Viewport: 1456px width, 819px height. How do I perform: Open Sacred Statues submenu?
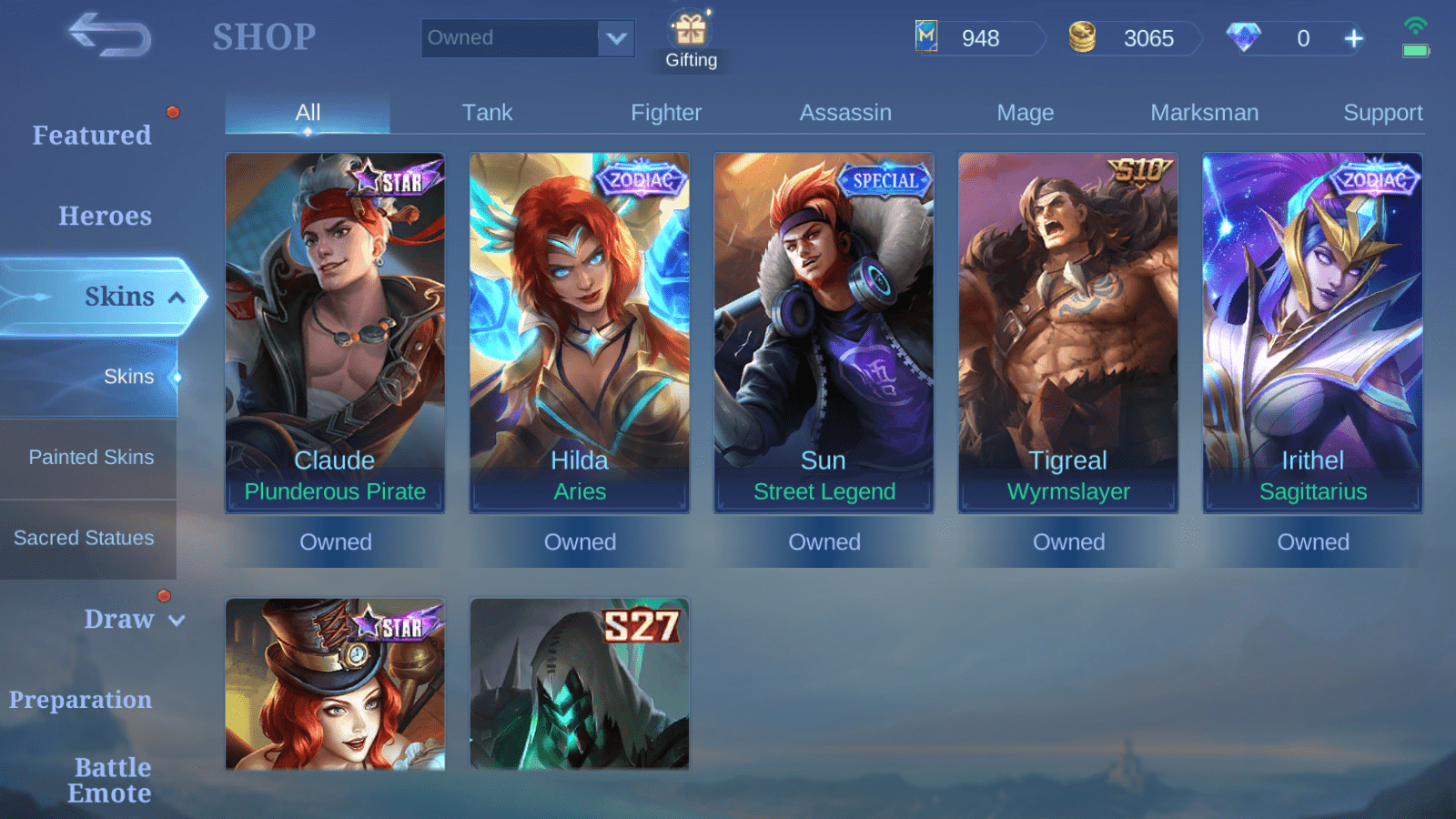(84, 539)
